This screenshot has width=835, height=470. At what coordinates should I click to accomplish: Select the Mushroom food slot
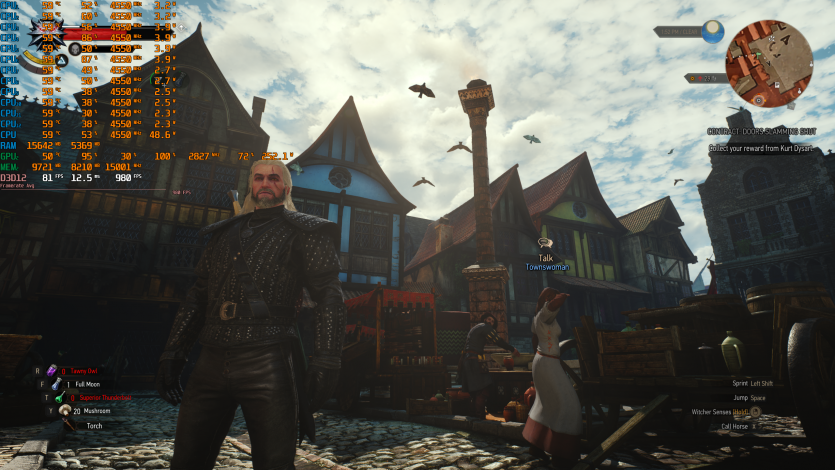[64, 410]
